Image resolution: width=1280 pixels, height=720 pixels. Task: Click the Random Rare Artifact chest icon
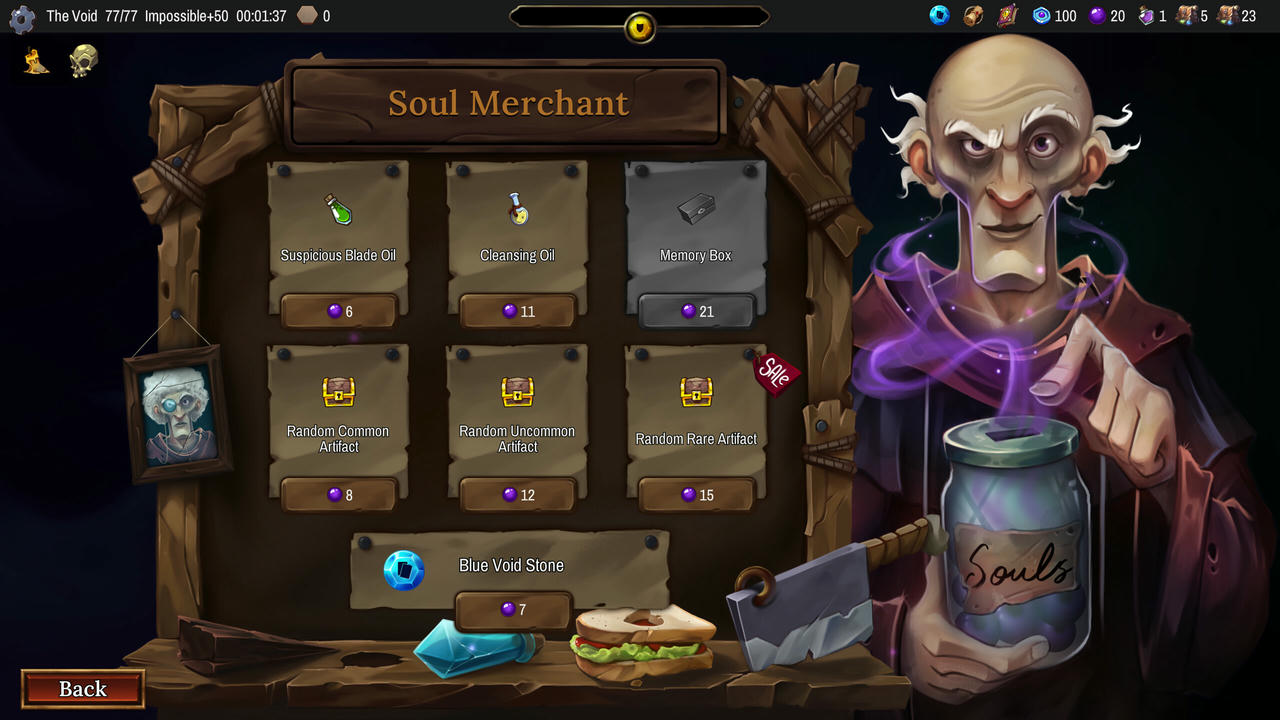click(695, 393)
